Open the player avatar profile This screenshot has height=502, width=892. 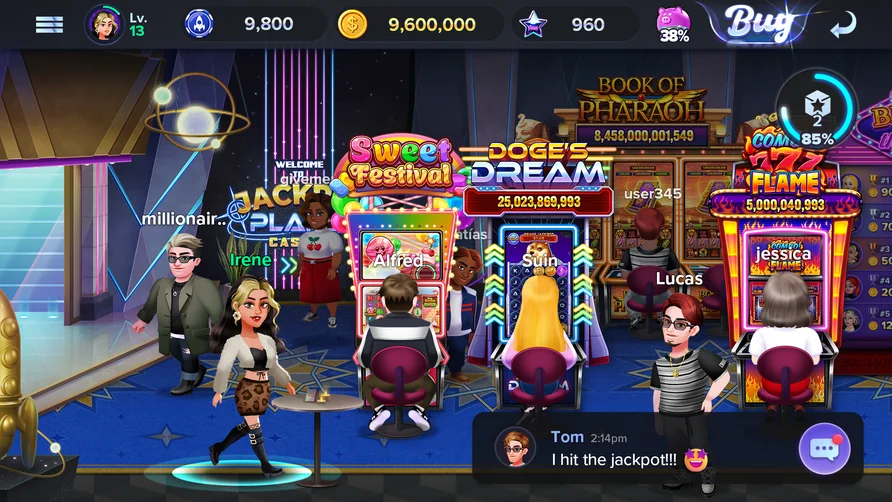[104, 24]
